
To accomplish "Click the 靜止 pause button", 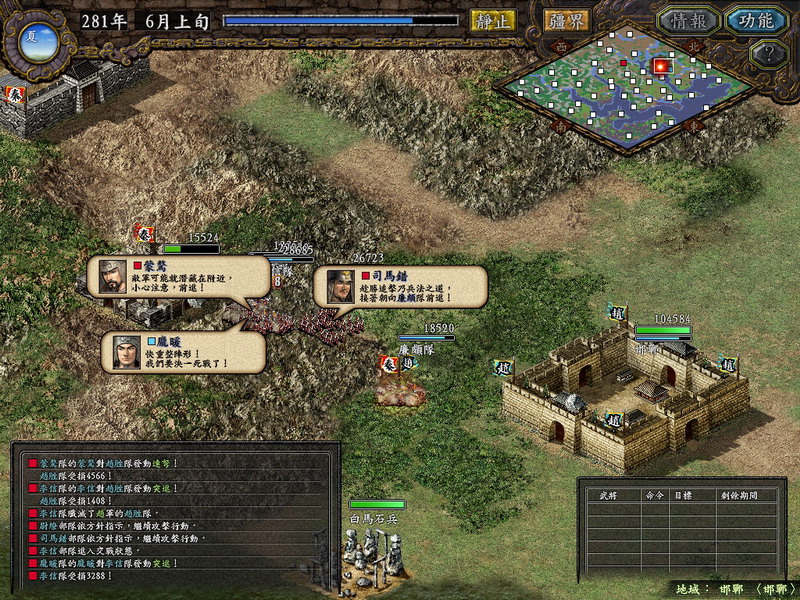I will (493, 20).
